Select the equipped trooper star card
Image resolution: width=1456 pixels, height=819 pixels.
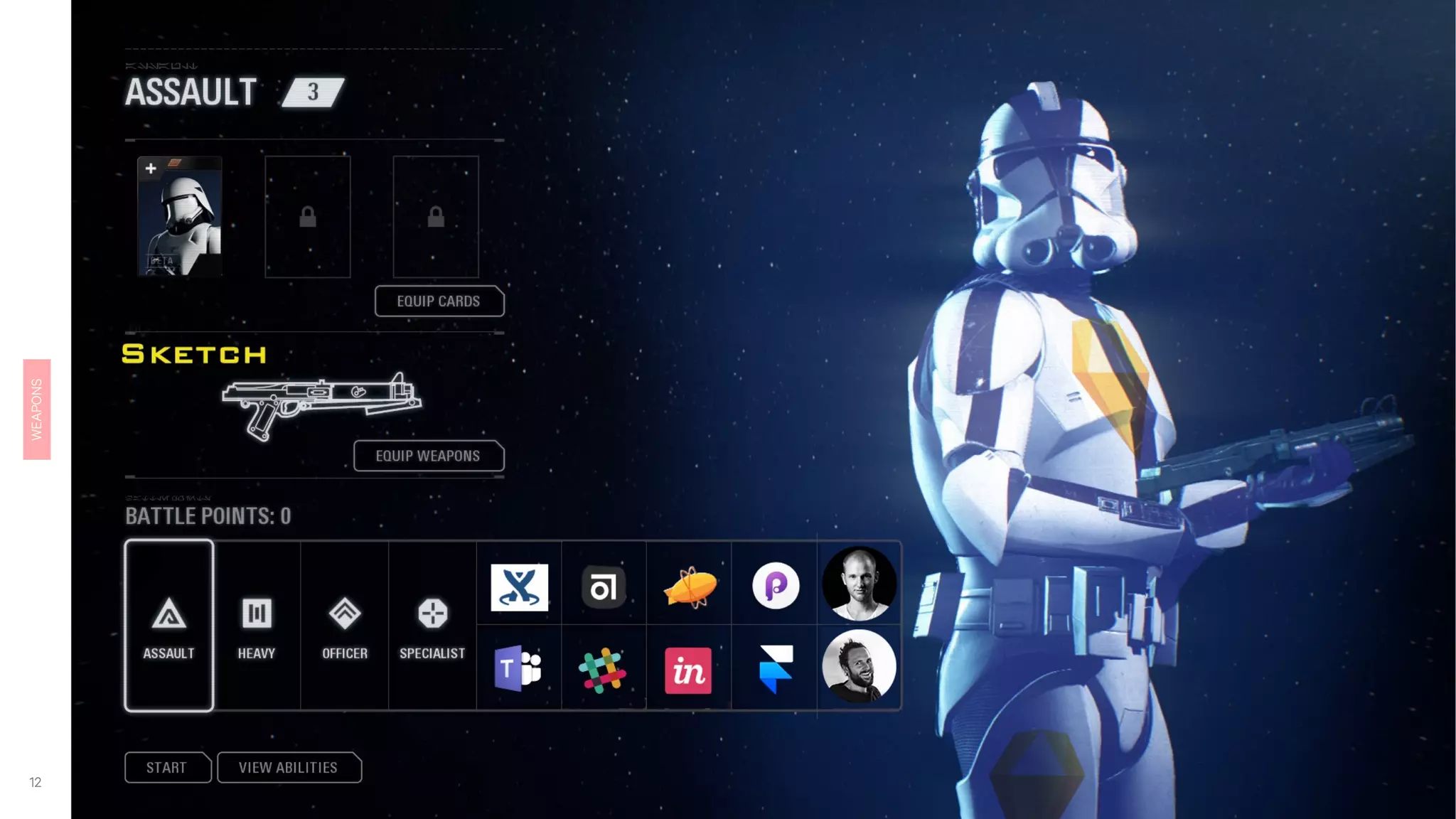(180, 217)
